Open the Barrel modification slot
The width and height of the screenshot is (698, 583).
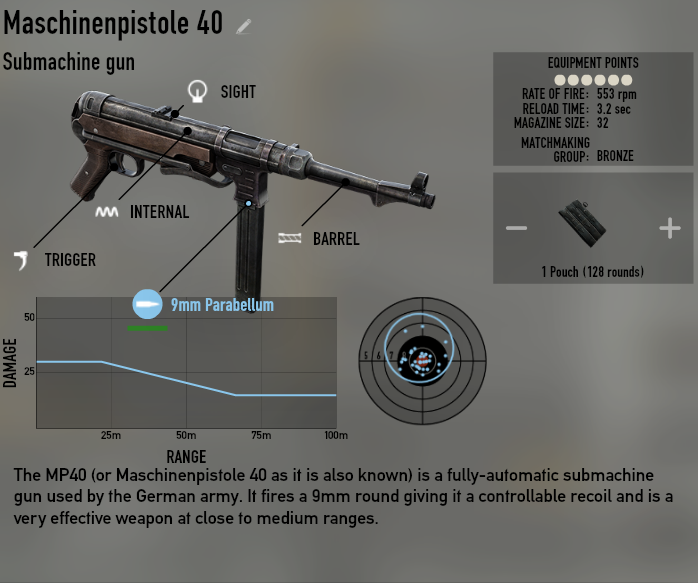290,239
